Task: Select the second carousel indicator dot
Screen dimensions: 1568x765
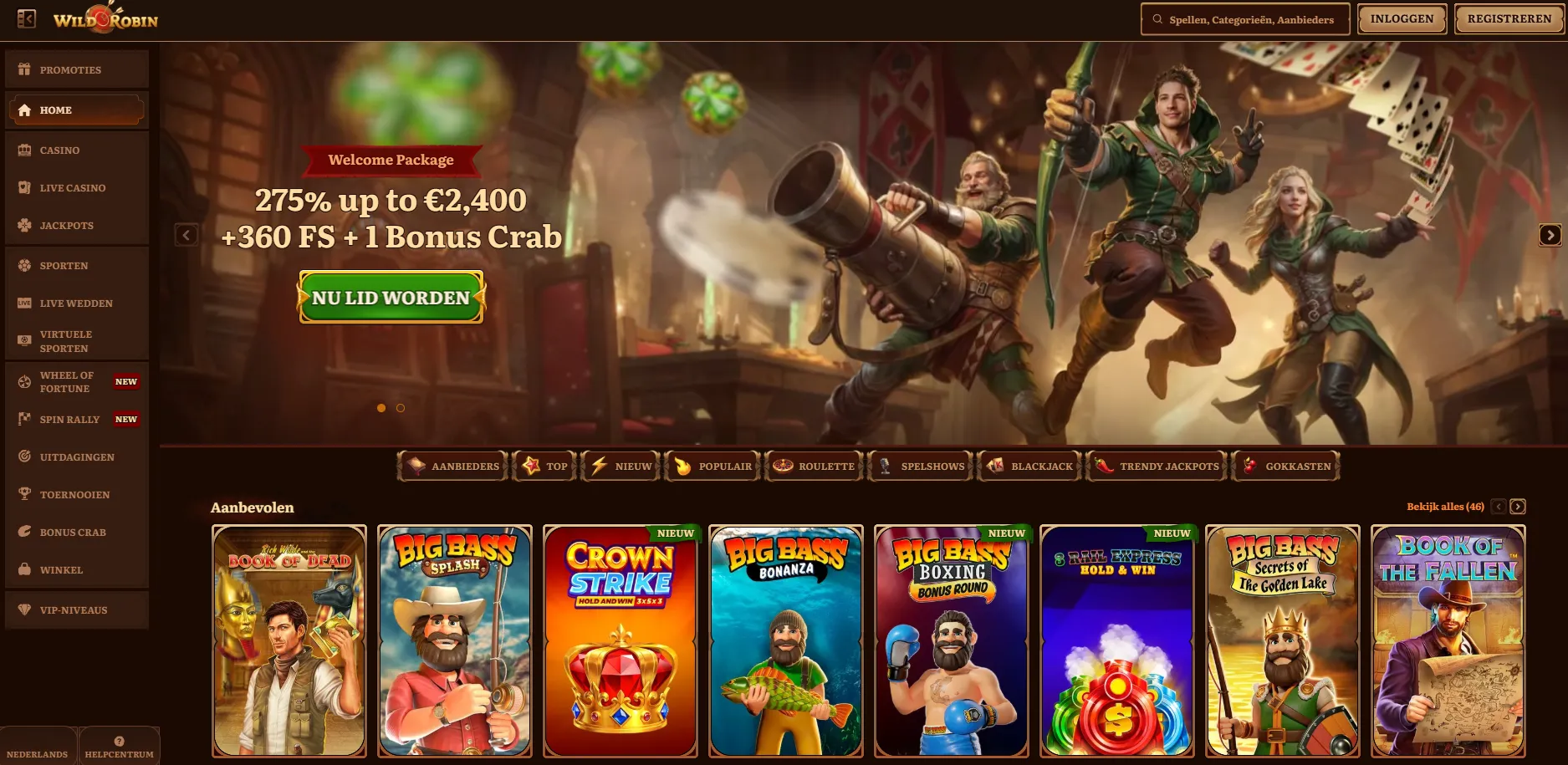Action: point(400,408)
